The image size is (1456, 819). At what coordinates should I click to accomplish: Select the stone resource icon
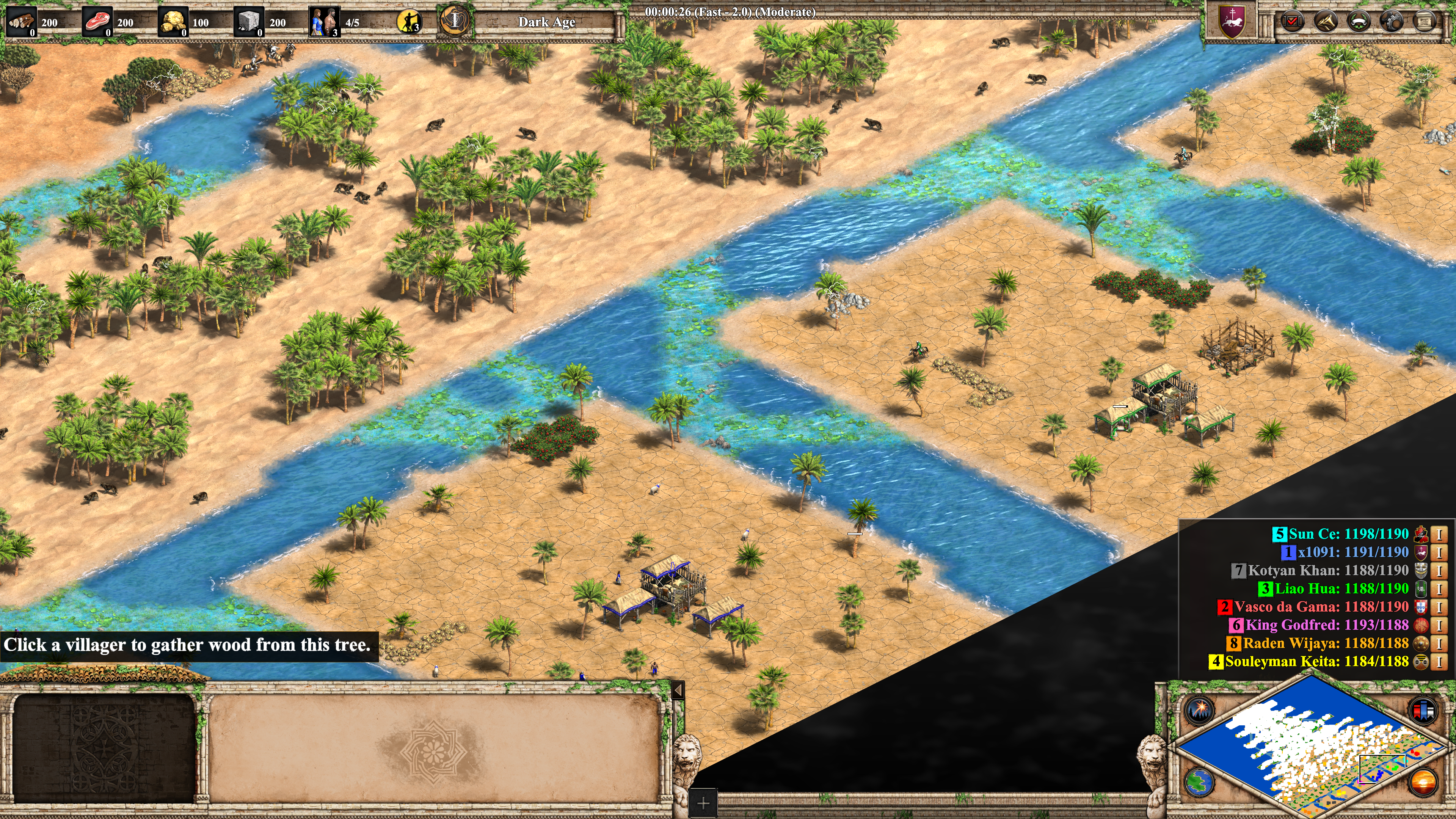pyautogui.click(x=248, y=22)
